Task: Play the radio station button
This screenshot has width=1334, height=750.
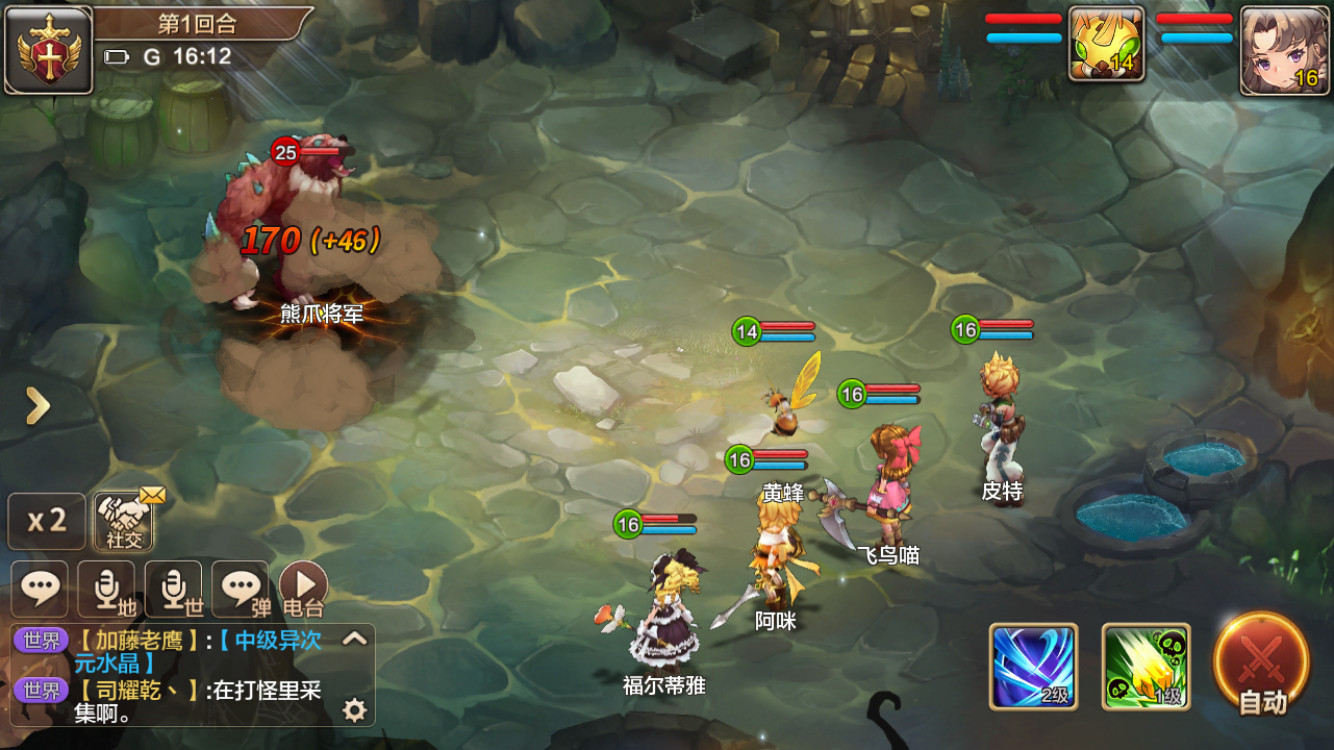Action: pyautogui.click(x=303, y=587)
